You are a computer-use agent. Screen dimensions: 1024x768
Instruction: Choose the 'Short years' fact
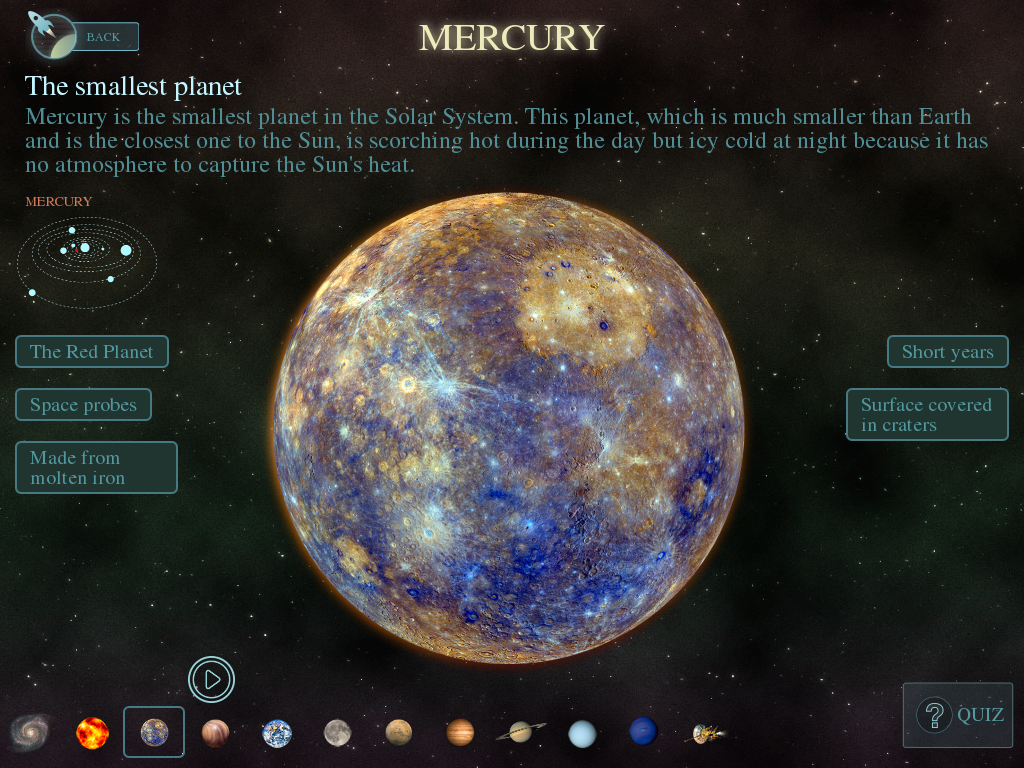(947, 352)
